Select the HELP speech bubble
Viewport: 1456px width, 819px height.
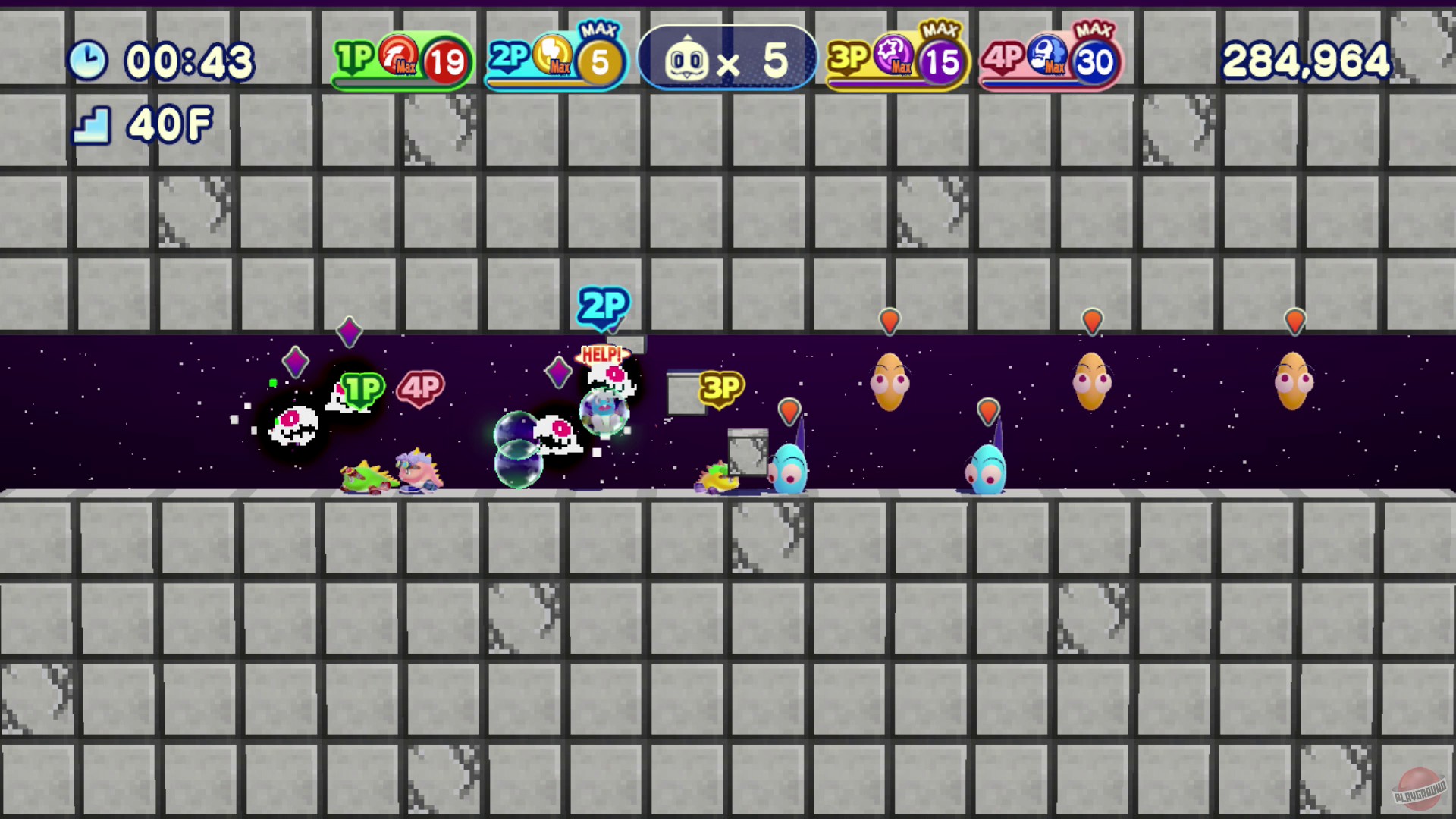pyautogui.click(x=603, y=353)
